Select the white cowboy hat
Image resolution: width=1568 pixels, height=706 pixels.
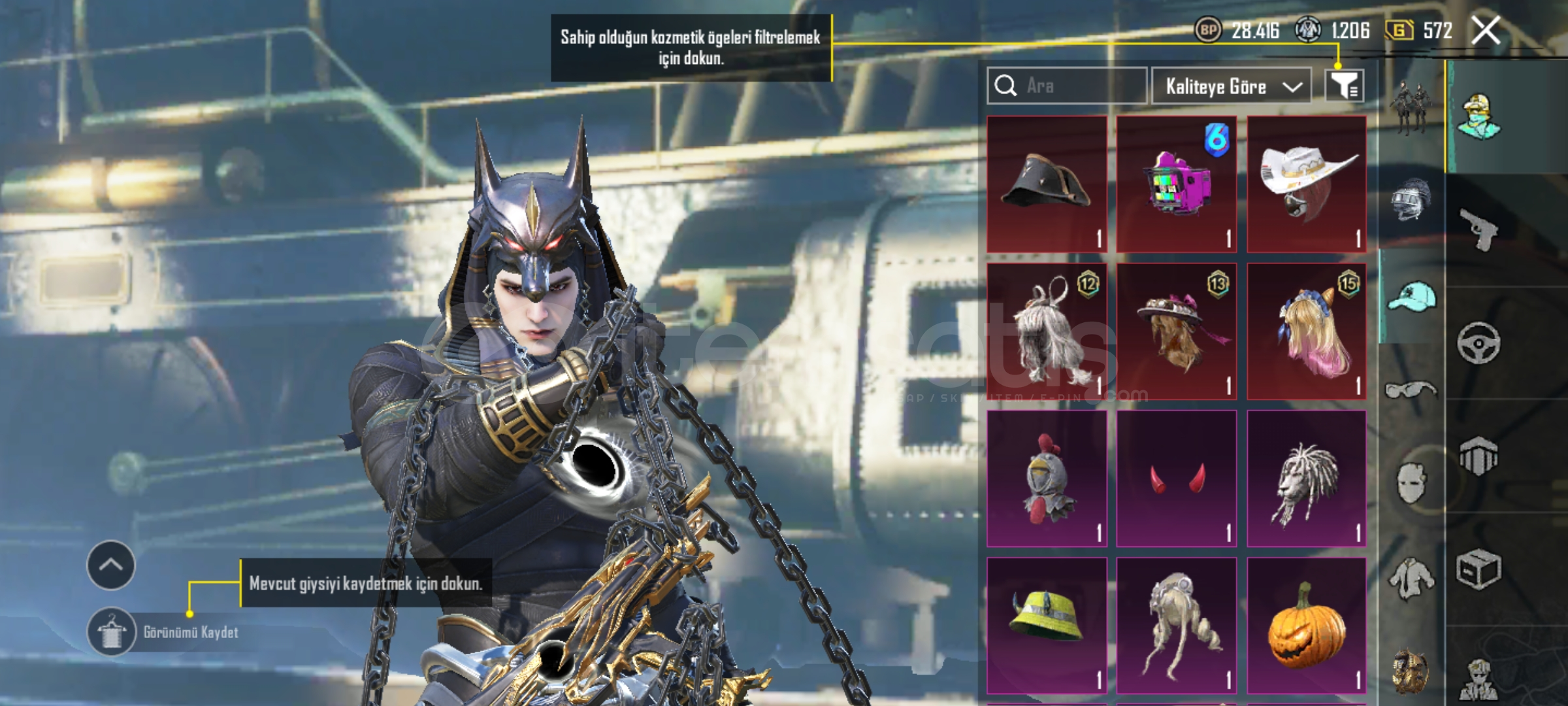click(1306, 184)
